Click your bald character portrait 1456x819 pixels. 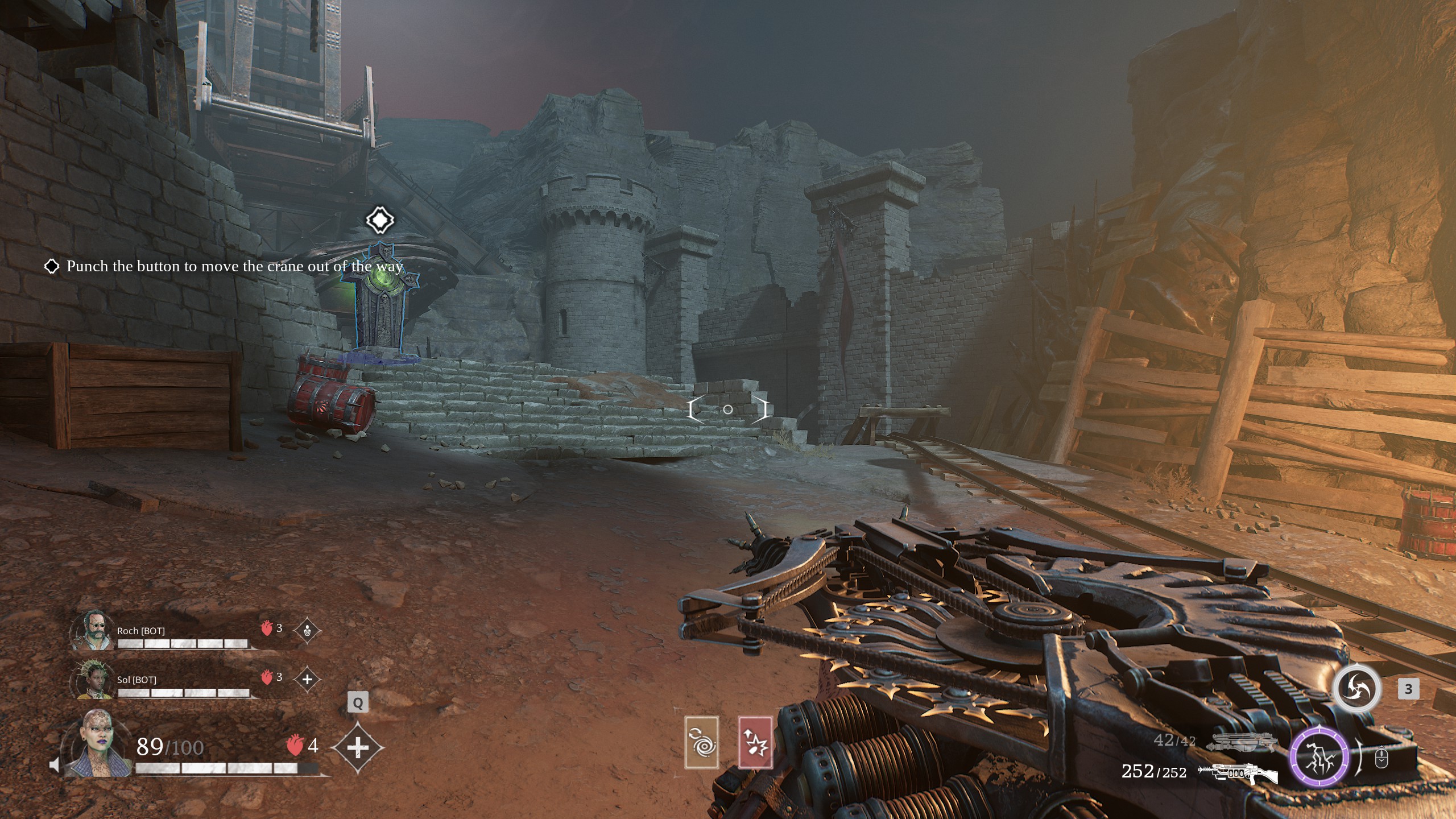coord(98,744)
